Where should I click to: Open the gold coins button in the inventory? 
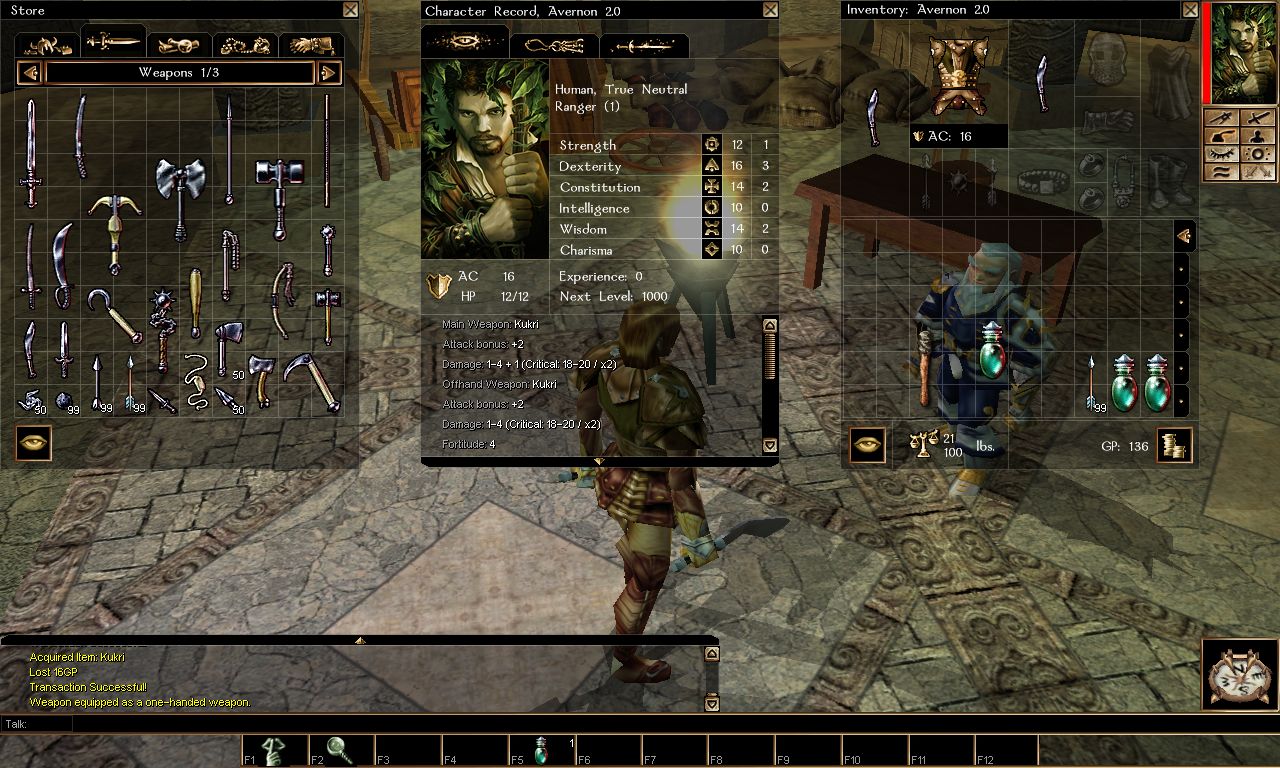1174,446
